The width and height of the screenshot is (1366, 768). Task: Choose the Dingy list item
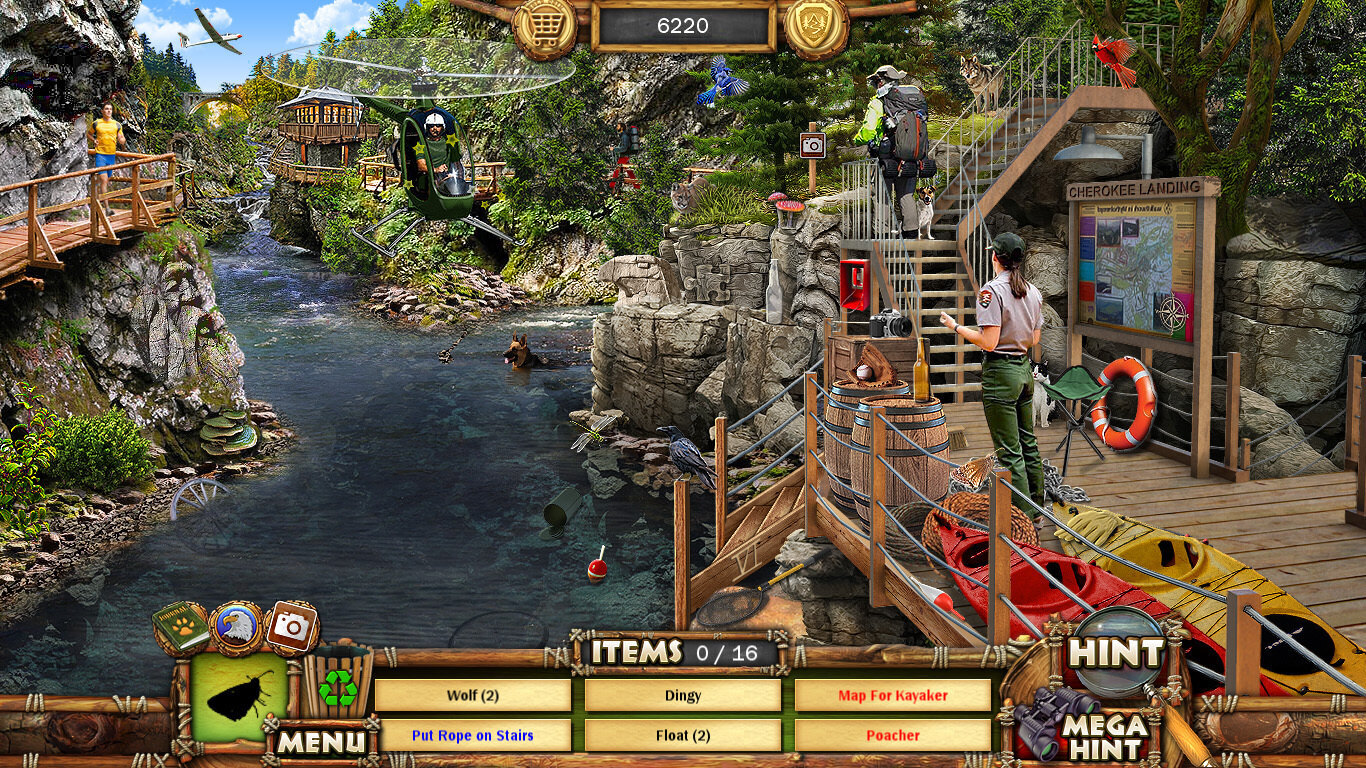click(683, 695)
